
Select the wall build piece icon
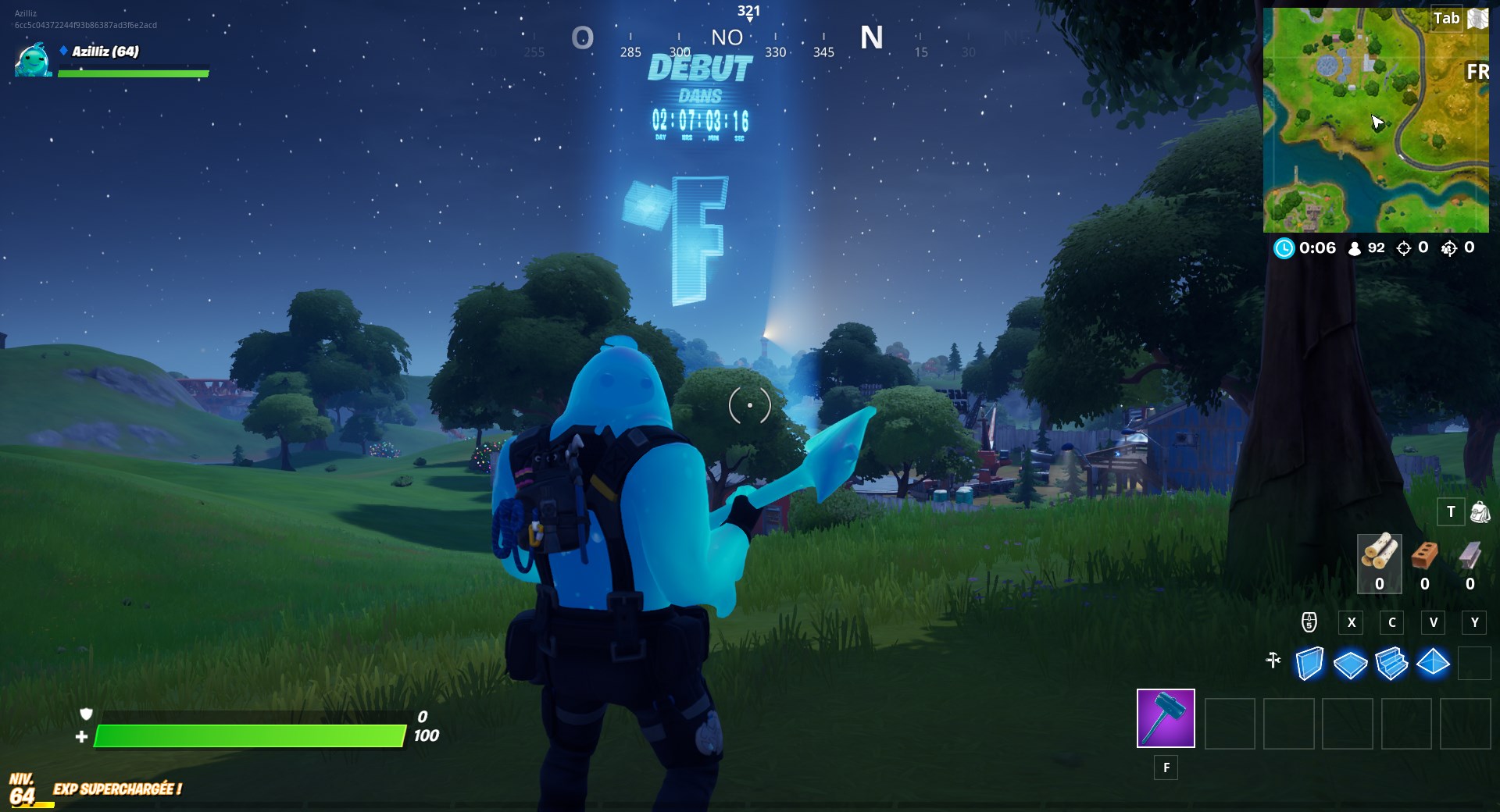pos(1308,662)
